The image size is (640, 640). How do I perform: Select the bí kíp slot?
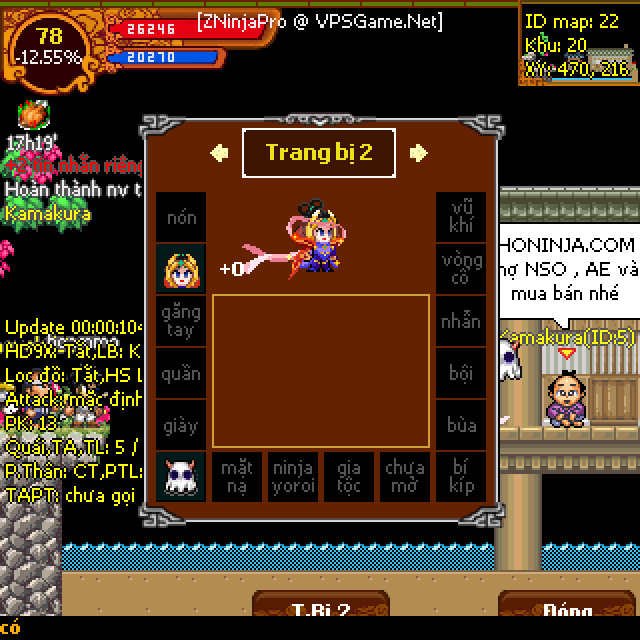(461, 477)
